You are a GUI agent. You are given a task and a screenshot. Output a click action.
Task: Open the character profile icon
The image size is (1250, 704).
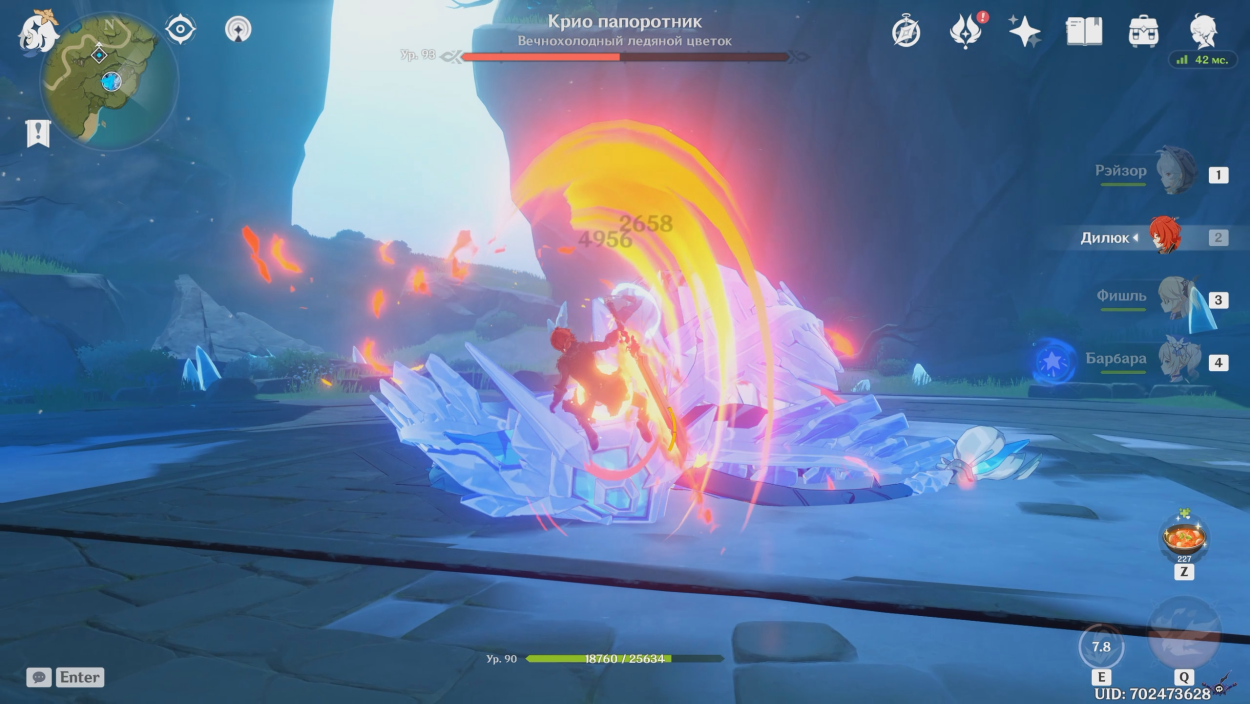pos(1203,30)
